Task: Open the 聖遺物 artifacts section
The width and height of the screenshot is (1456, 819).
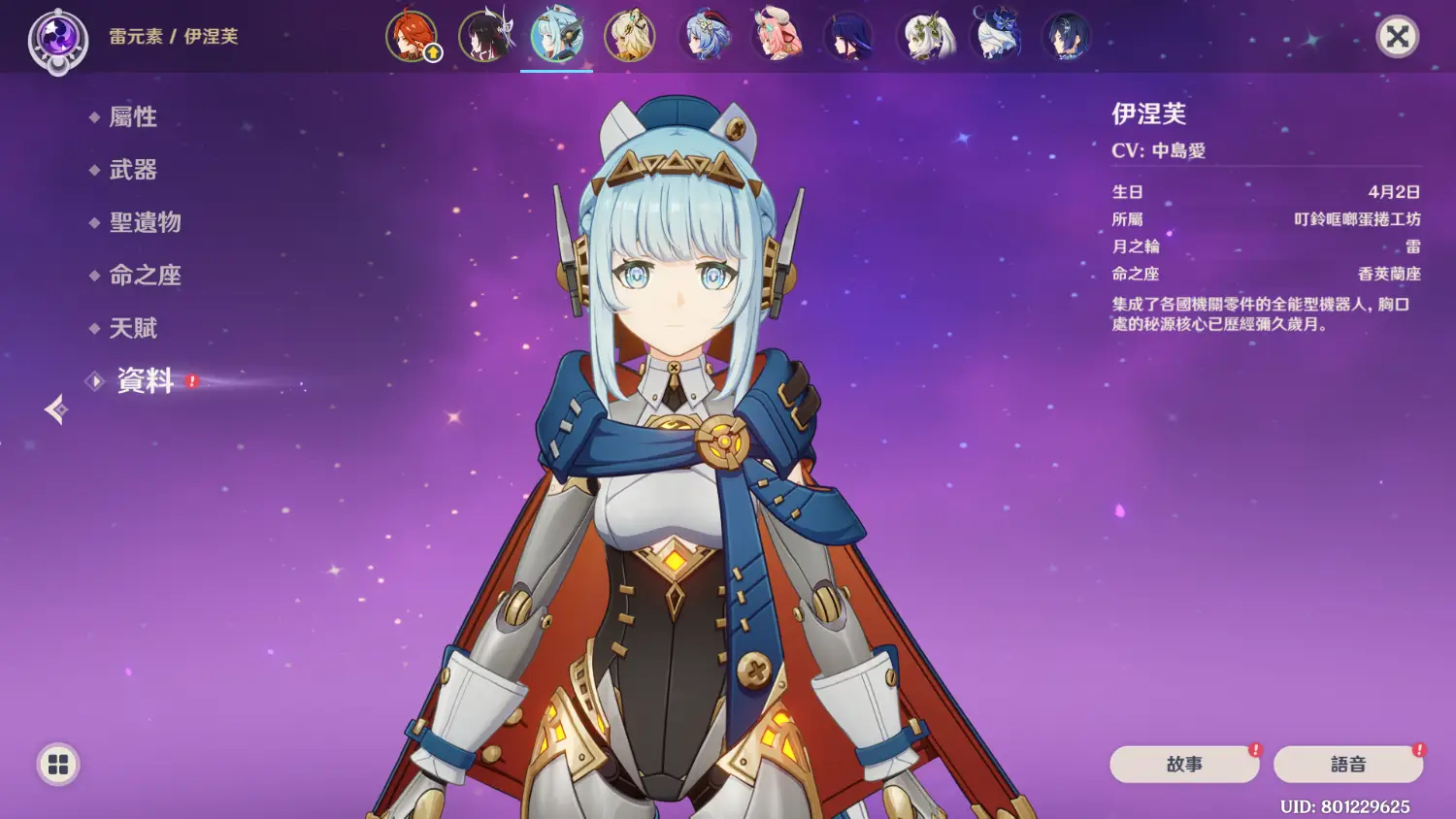Action: coord(145,222)
